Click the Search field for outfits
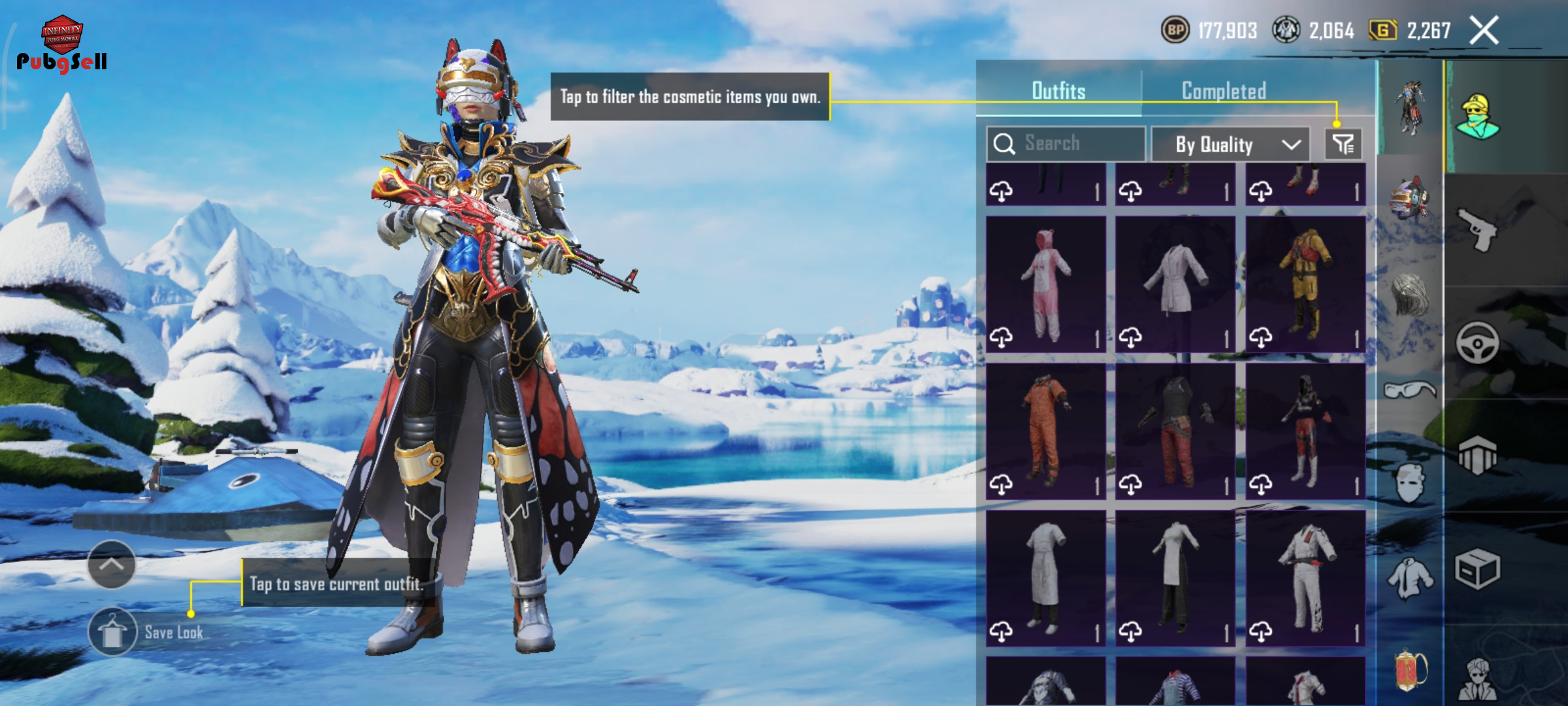 pyautogui.click(x=1066, y=144)
